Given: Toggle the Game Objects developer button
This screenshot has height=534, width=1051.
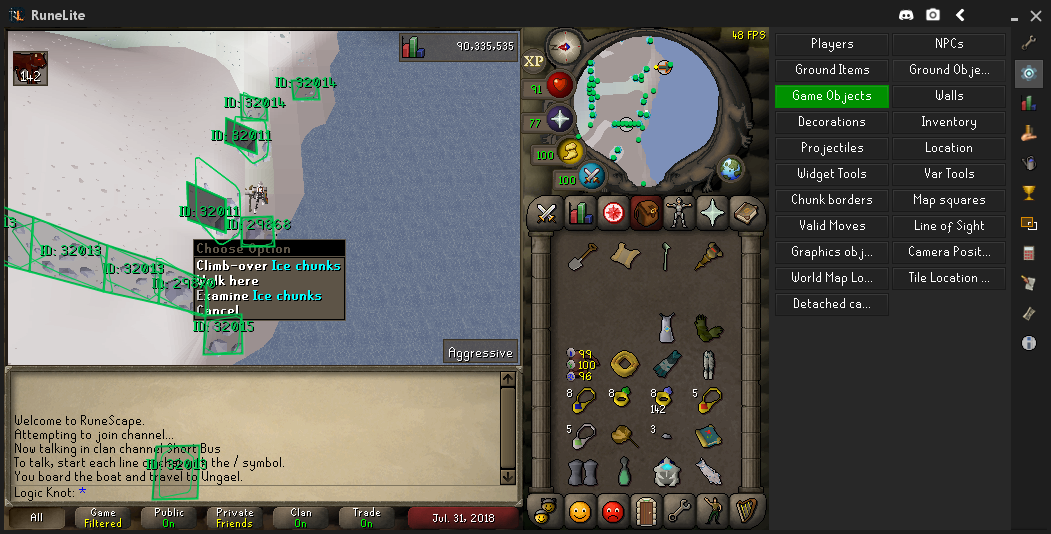Looking at the screenshot, I should (831, 96).
